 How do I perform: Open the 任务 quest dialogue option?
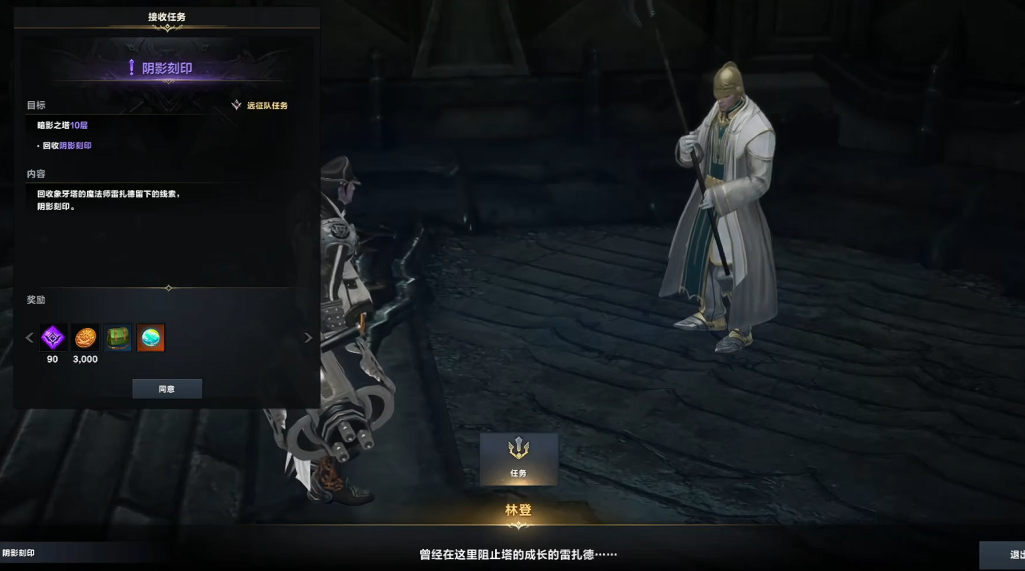click(518, 458)
